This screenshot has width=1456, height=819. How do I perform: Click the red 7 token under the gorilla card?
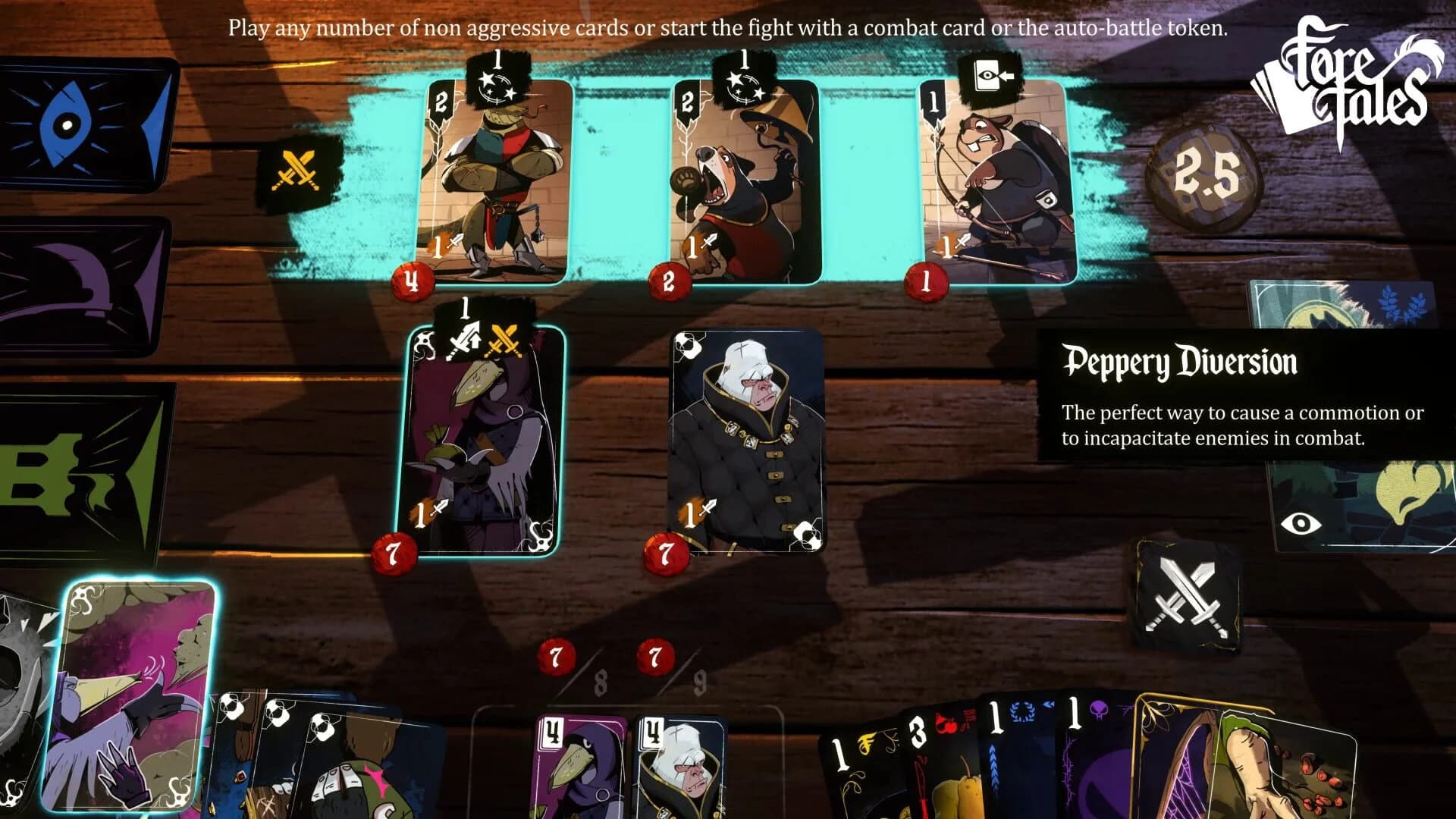click(667, 554)
